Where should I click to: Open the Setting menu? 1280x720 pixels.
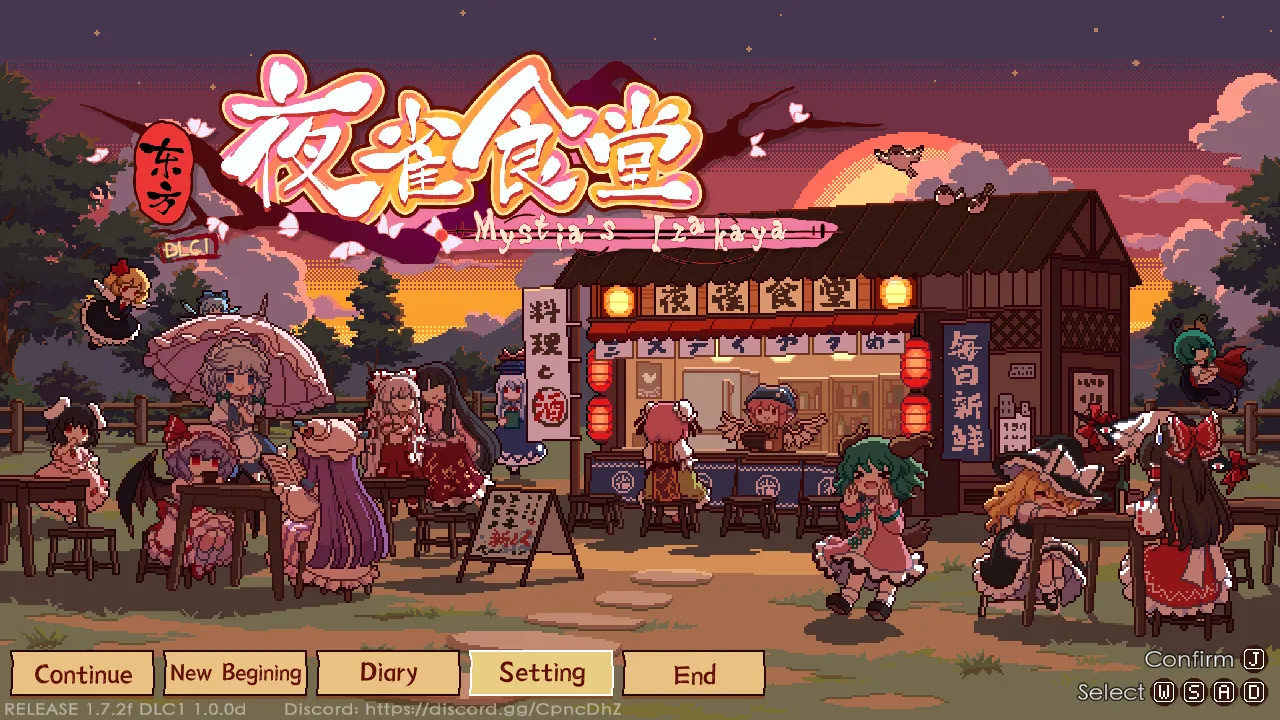coord(543,673)
